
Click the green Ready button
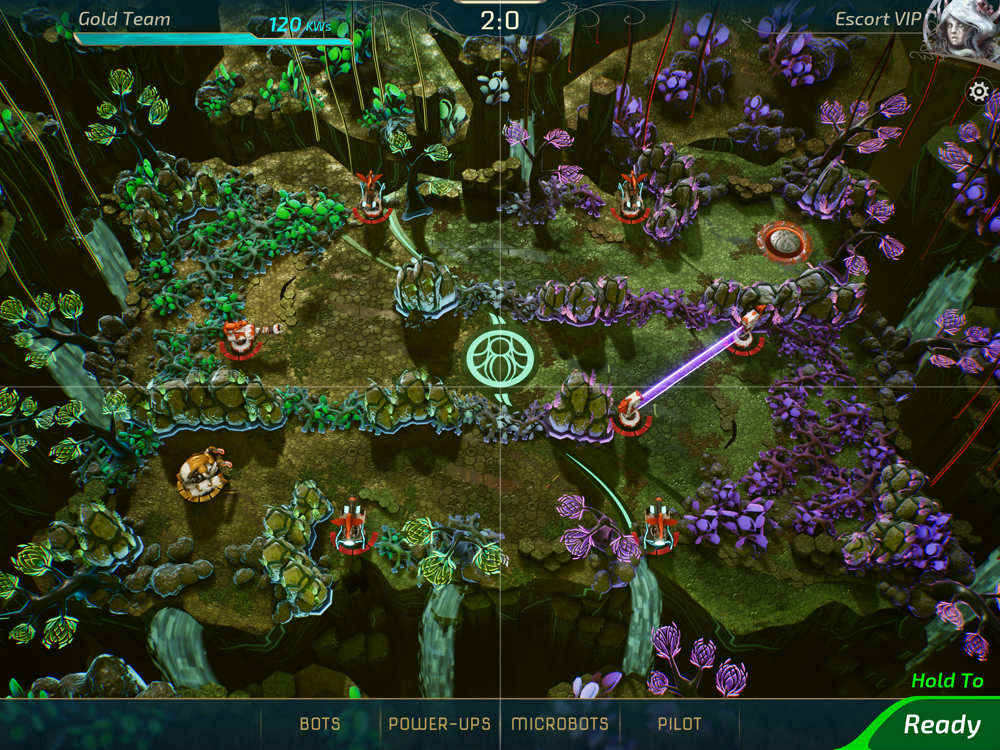941,724
